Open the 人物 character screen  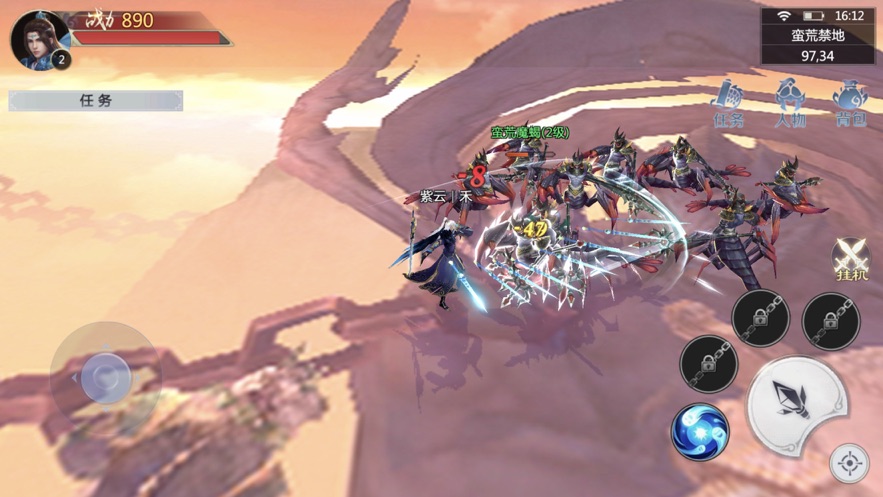[790, 104]
